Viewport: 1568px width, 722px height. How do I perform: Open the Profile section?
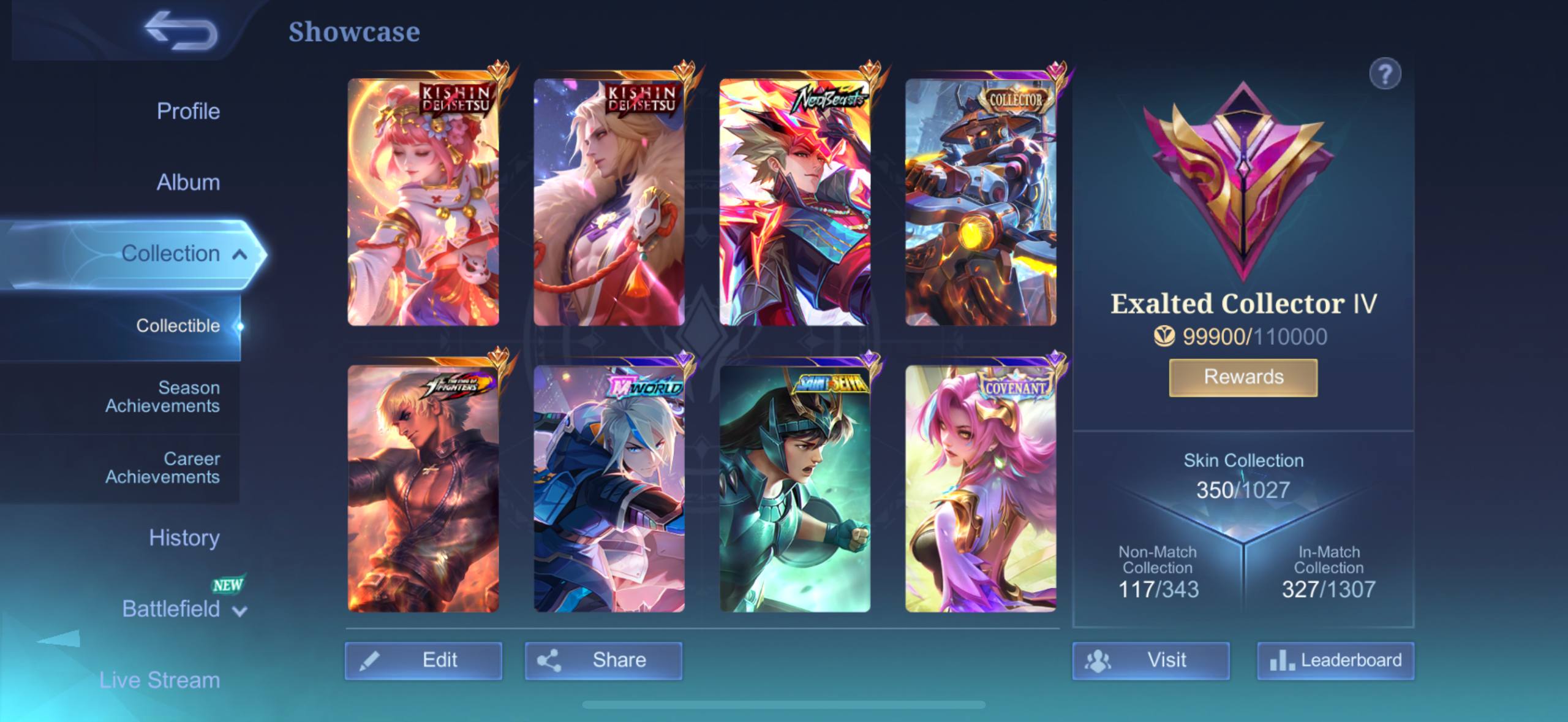[188, 112]
